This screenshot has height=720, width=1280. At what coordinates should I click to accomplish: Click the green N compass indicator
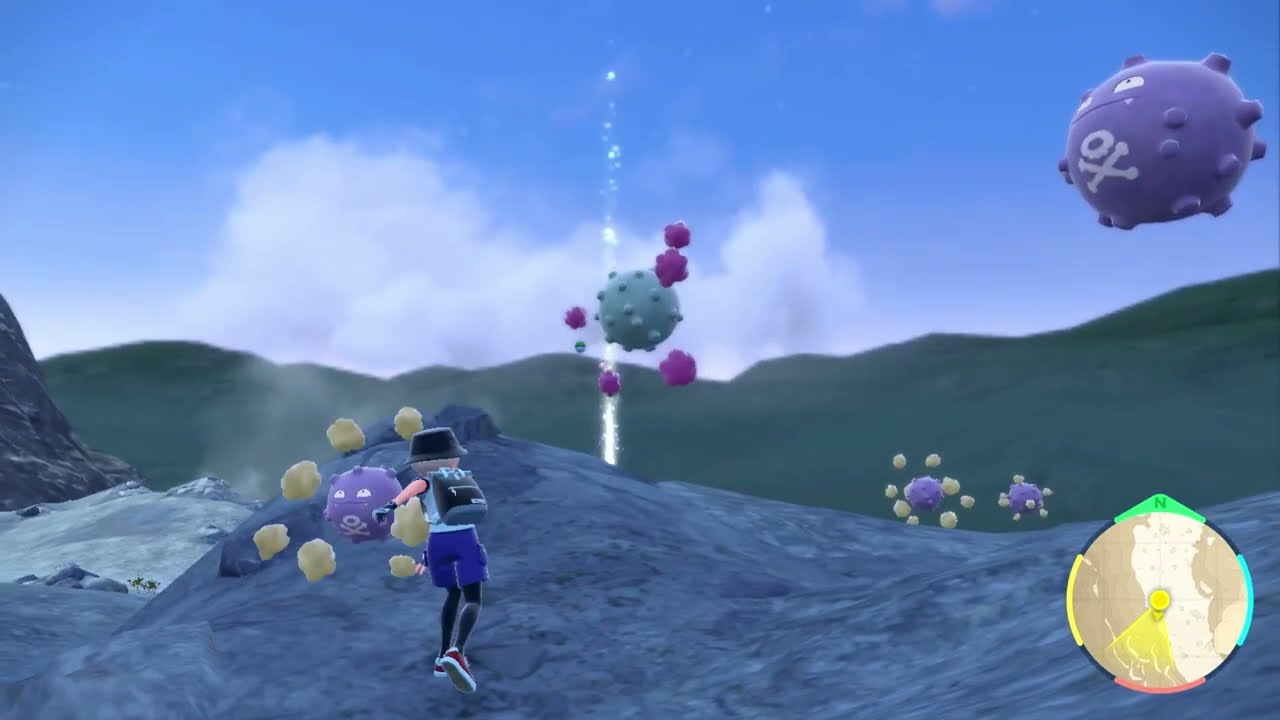1158,503
